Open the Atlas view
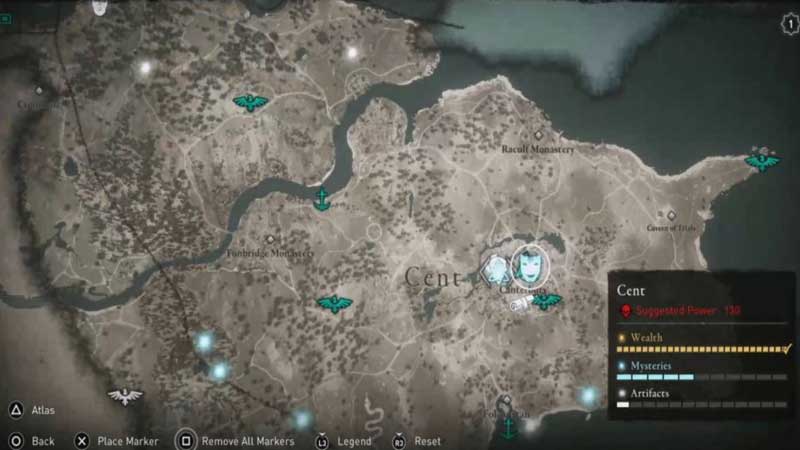800x450 pixels. click(x=17, y=410)
